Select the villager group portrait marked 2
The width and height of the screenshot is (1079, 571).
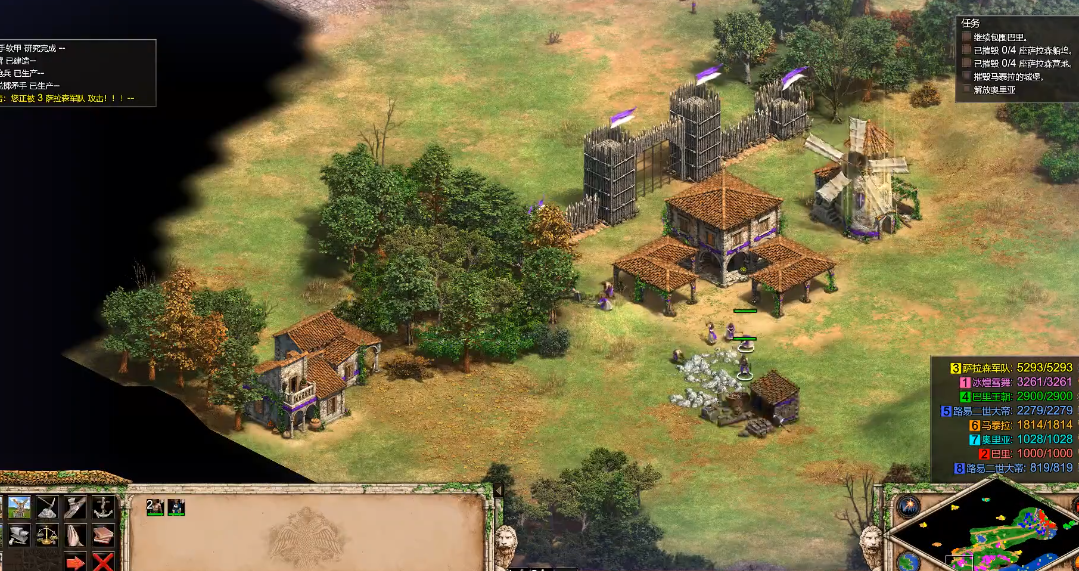155,507
